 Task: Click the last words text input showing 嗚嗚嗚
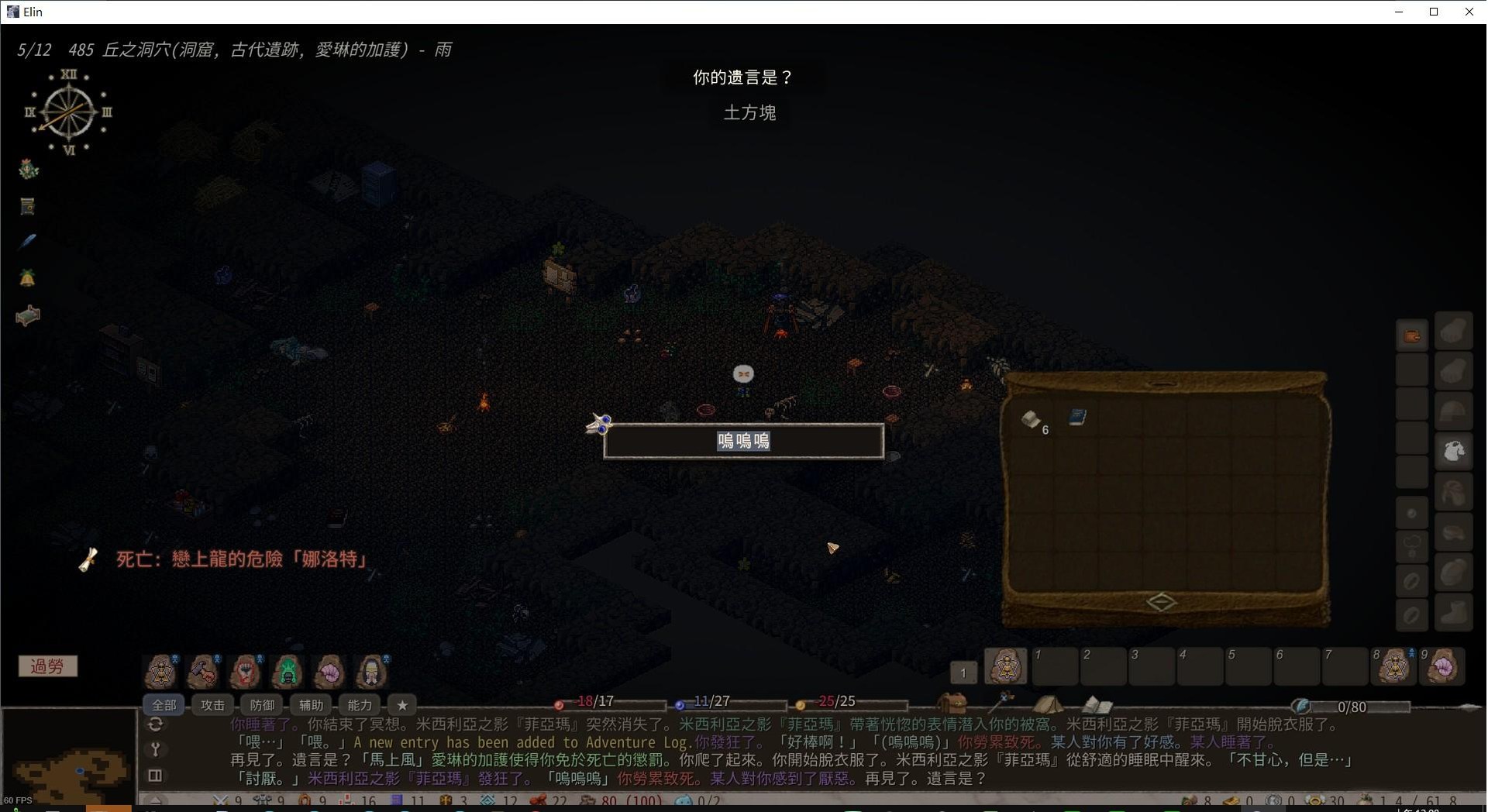(x=743, y=441)
